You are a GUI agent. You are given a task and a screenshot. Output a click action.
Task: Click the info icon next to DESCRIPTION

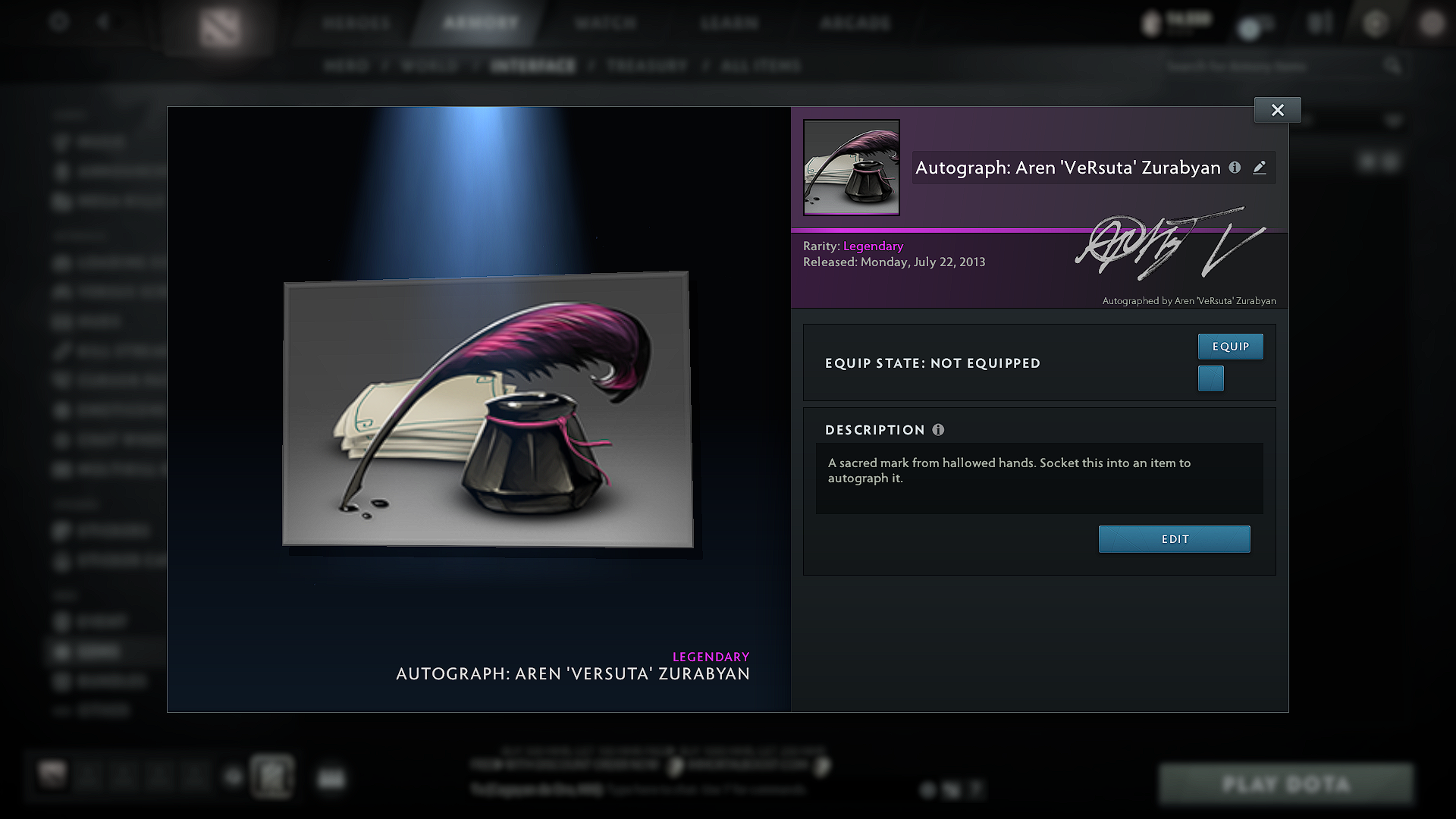coord(939,430)
